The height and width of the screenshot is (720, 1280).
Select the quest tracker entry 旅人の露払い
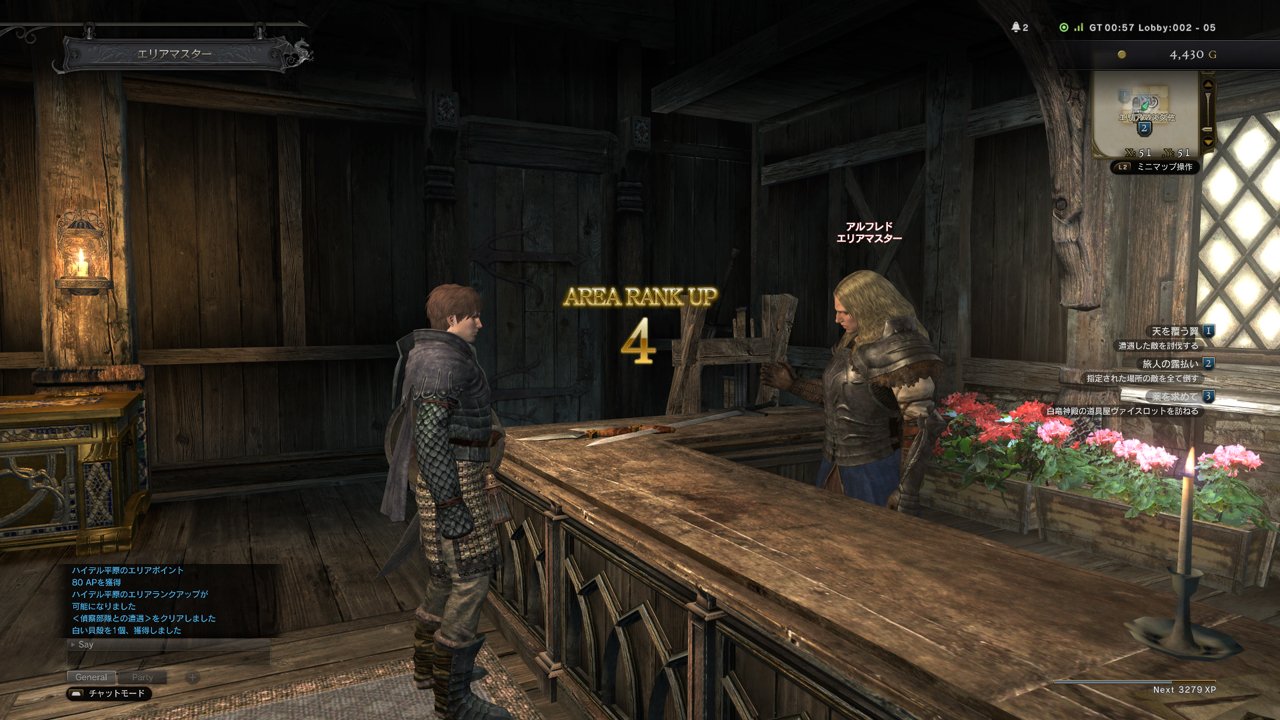click(1171, 364)
